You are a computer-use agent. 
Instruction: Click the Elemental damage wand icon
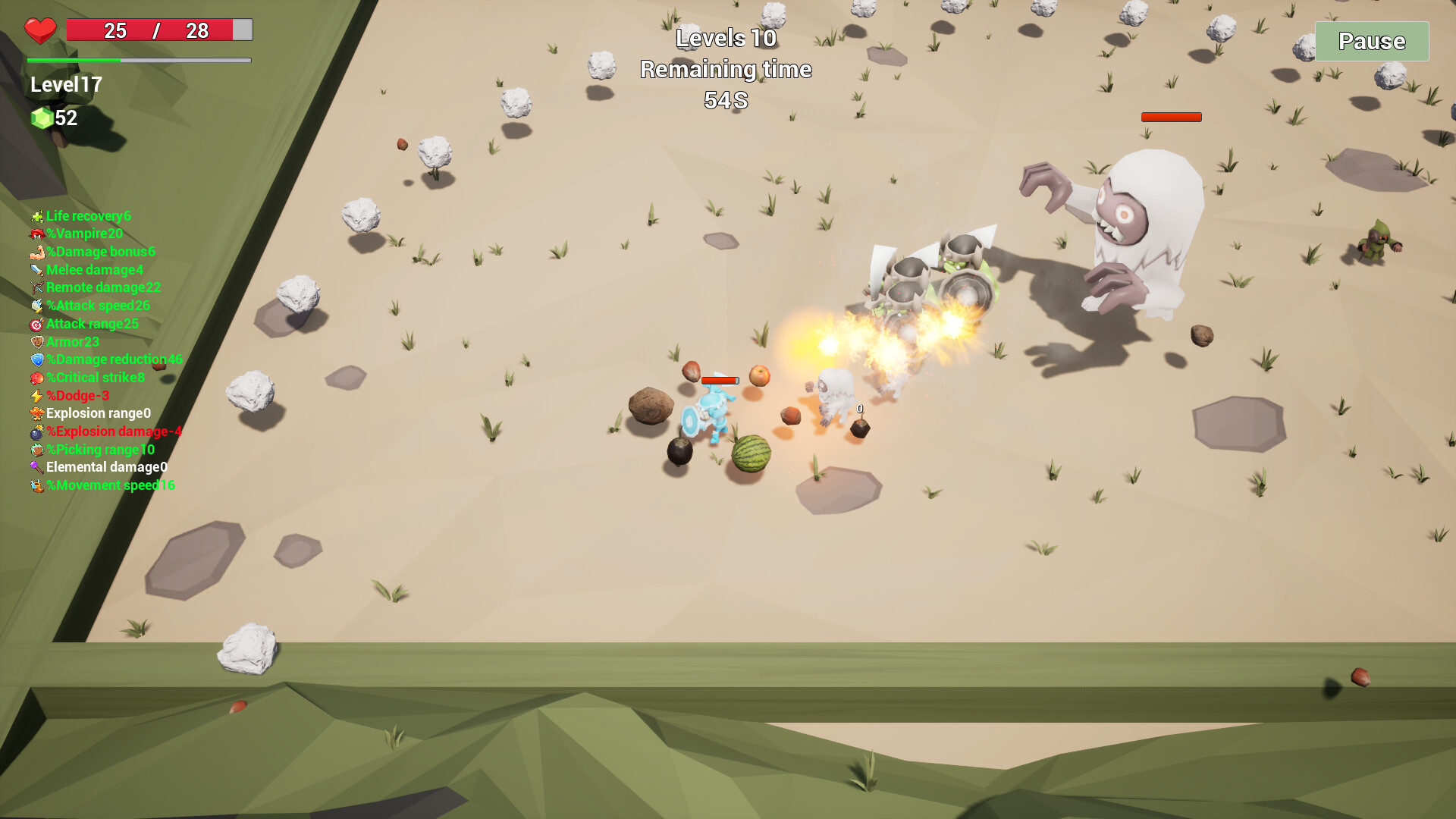[x=35, y=467]
